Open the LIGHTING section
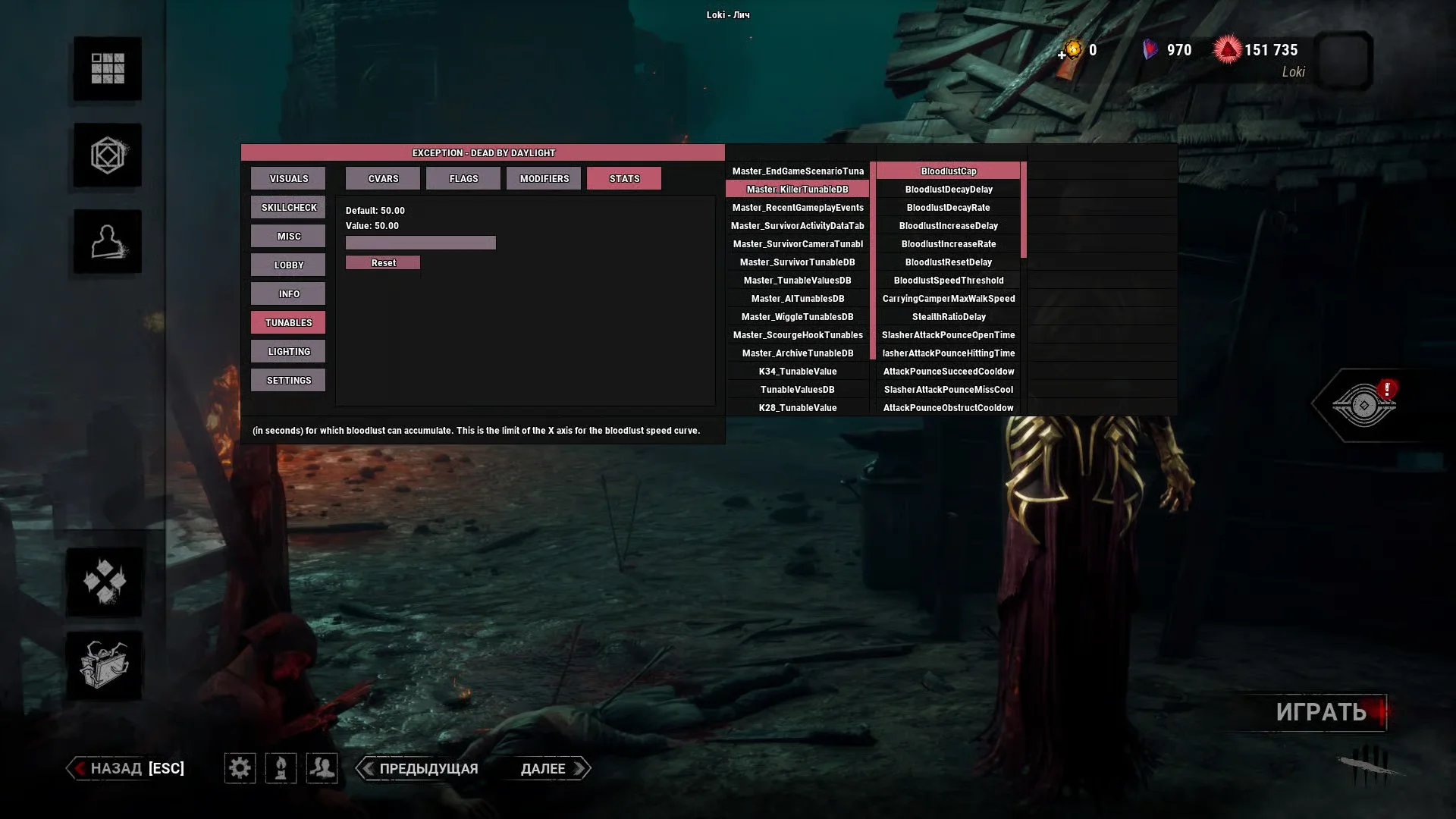The height and width of the screenshot is (819, 1456). pyautogui.click(x=288, y=352)
